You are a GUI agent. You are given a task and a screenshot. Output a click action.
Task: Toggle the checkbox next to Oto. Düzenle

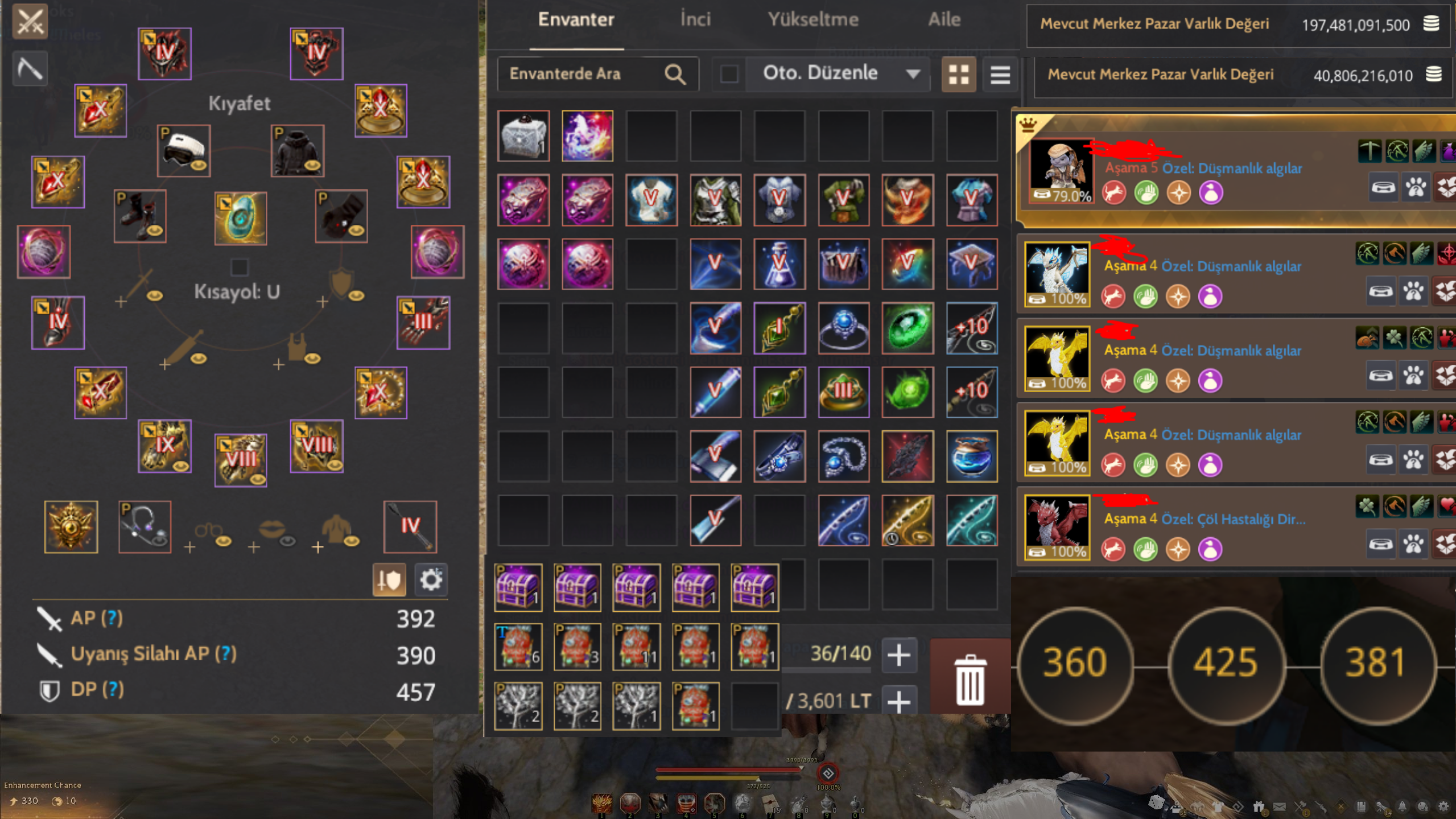tap(729, 73)
